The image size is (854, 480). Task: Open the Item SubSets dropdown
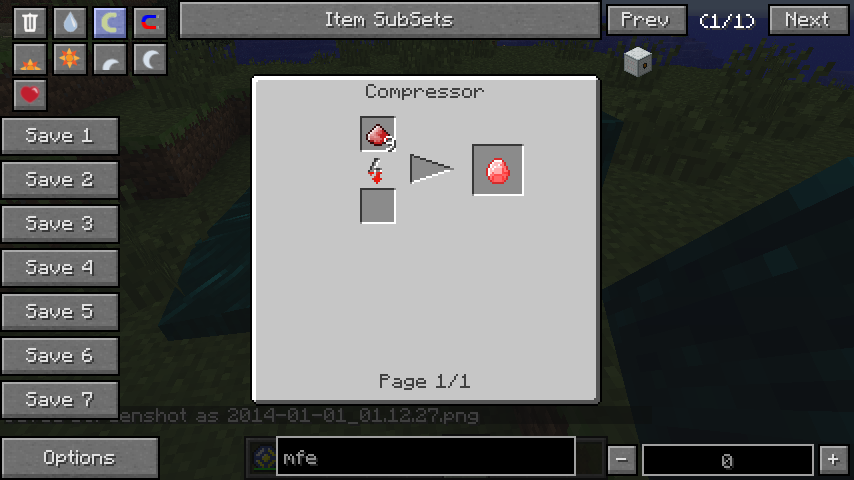(388, 20)
